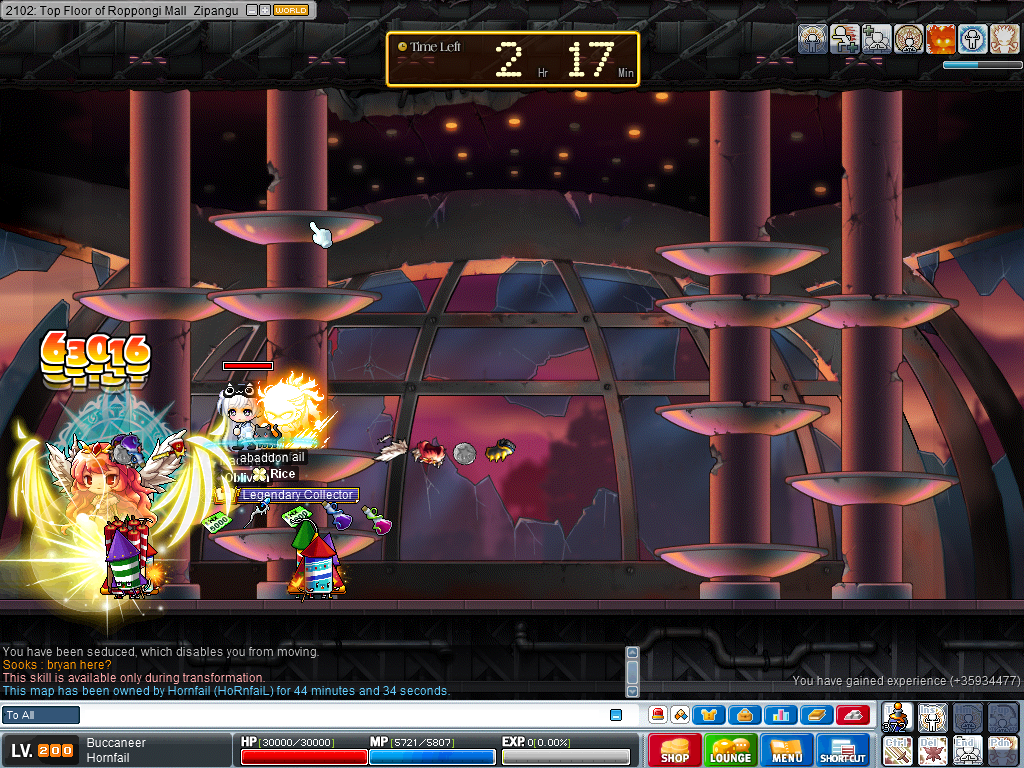The height and width of the screenshot is (768, 1024).
Task: Click the WORLD map button
Action: click(291, 10)
